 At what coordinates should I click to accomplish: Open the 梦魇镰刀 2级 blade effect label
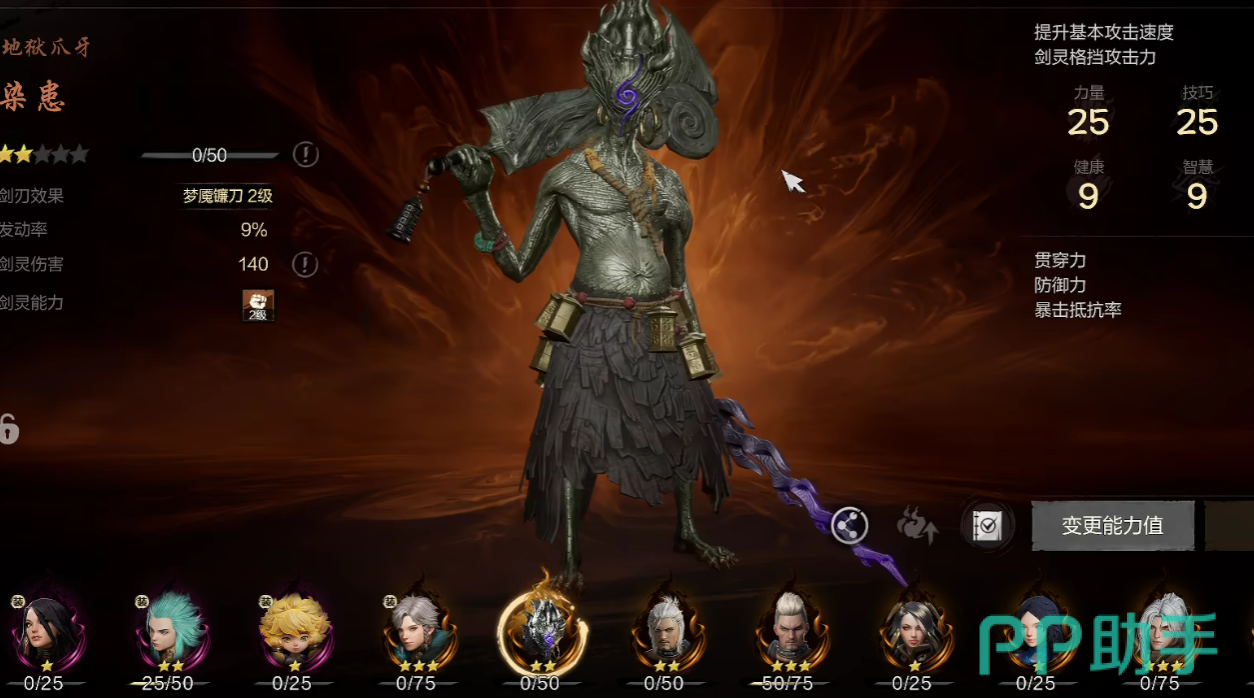(227, 196)
